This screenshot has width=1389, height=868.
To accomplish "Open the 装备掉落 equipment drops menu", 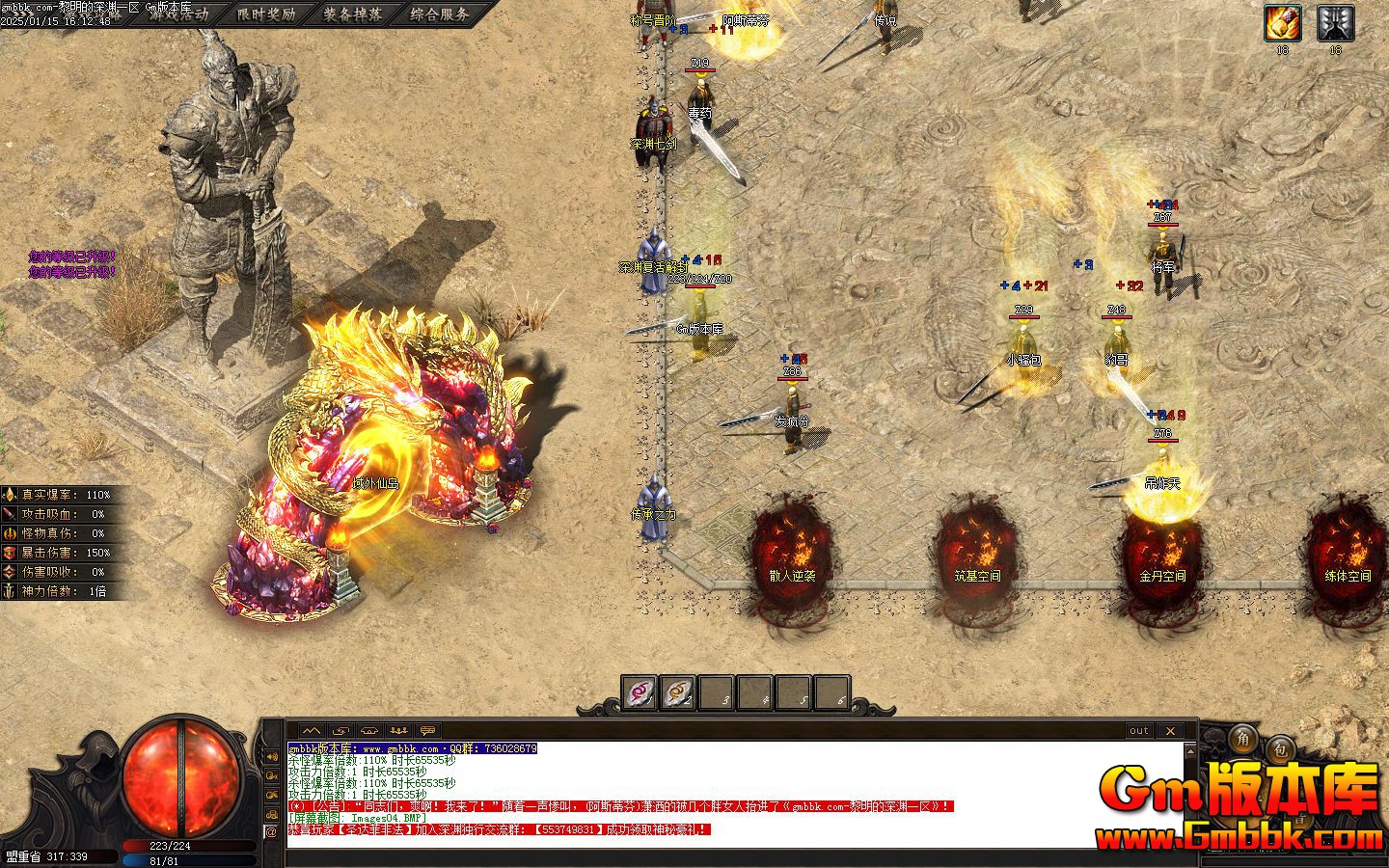I will 353,14.
